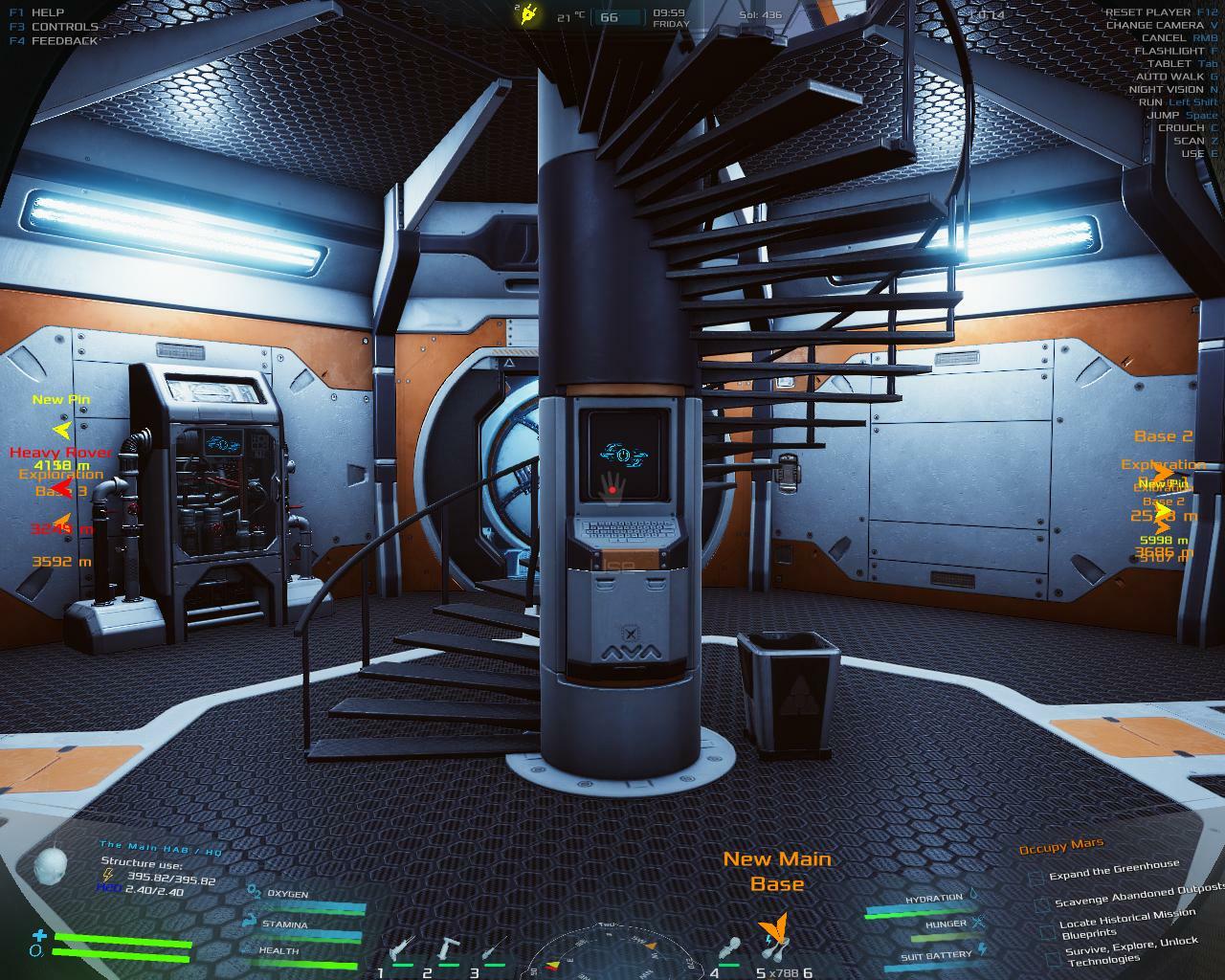Open the Locate Historical Mission Blueprints objective
The width and height of the screenshot is (1225, 980).
(x=1127, y=923)
